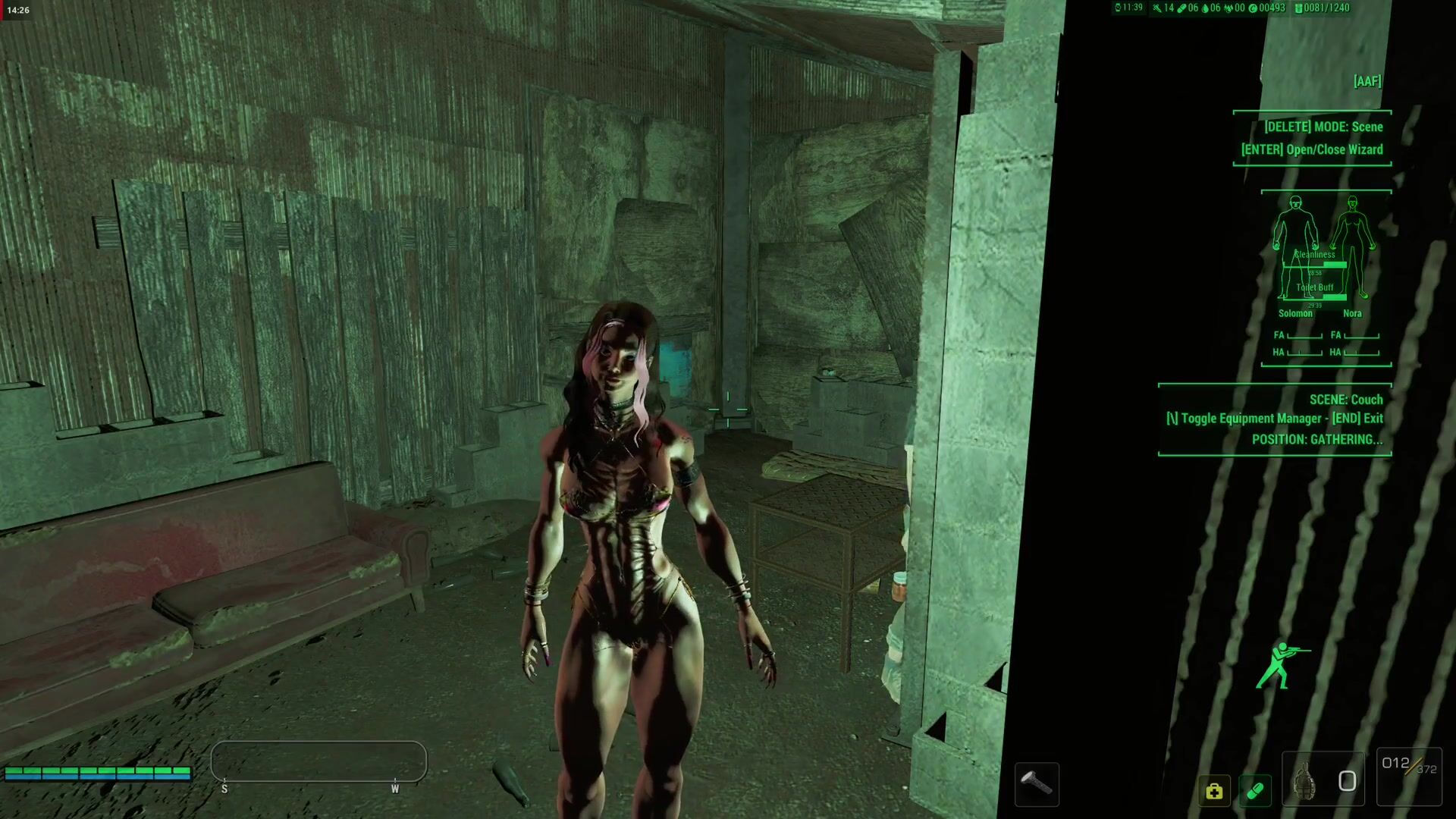Select the flashlight quick slot
The image size is (1456, 819).
click(x=1036, y=783)
